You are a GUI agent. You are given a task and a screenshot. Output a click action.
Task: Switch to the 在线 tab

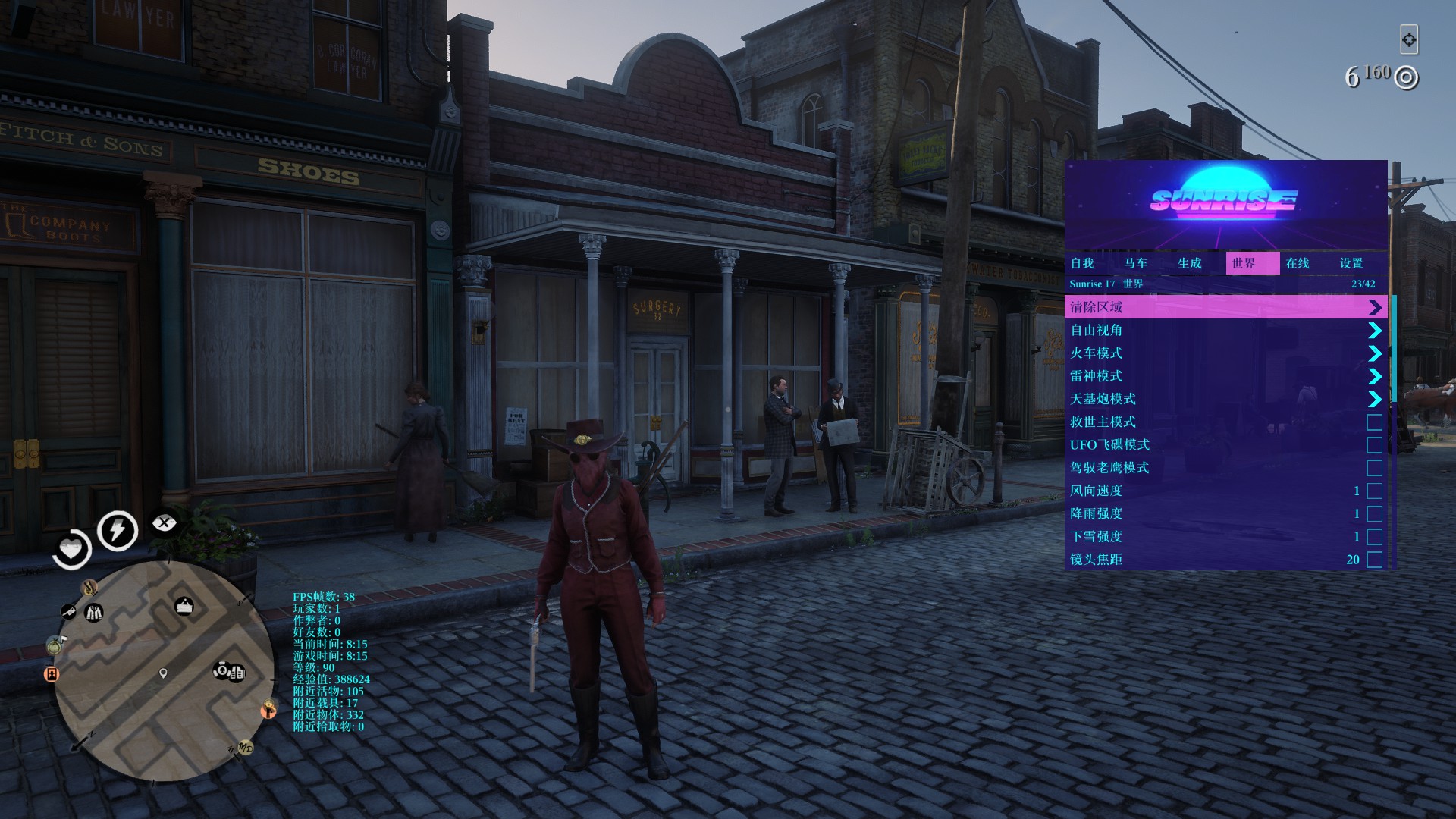click(1298, 263)
